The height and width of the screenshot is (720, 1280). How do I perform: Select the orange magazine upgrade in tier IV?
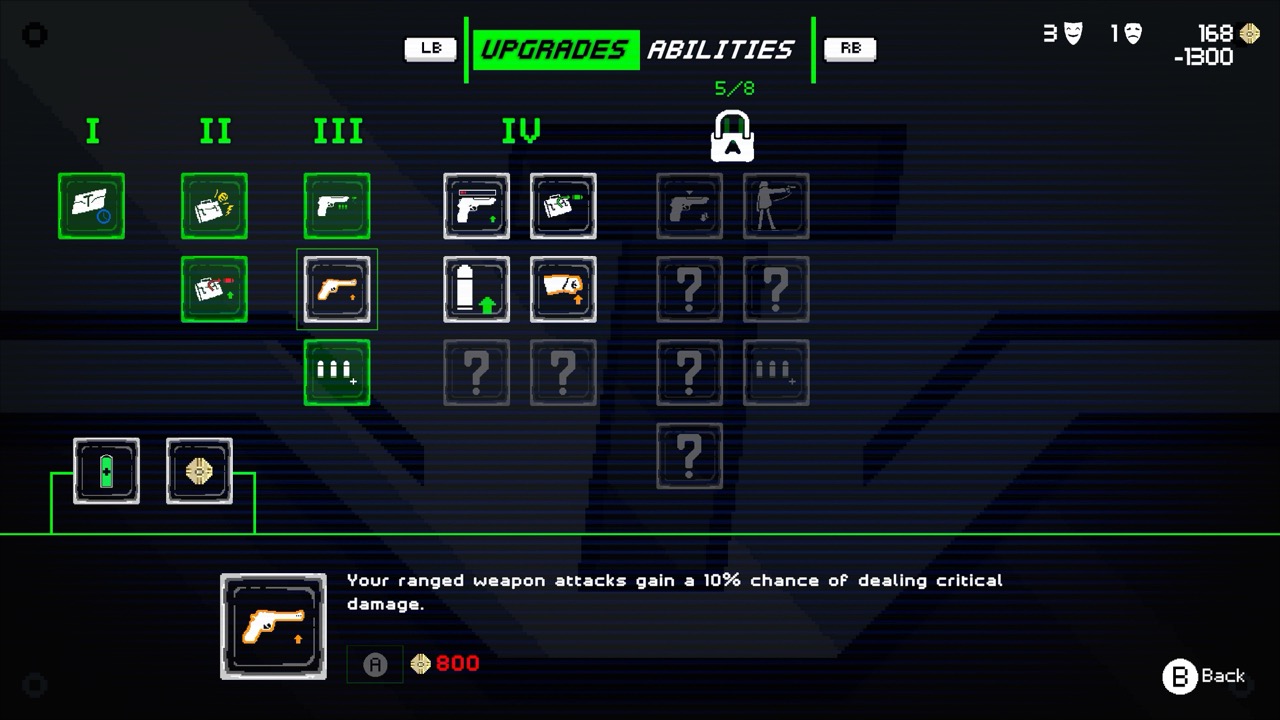pos(563,290)
